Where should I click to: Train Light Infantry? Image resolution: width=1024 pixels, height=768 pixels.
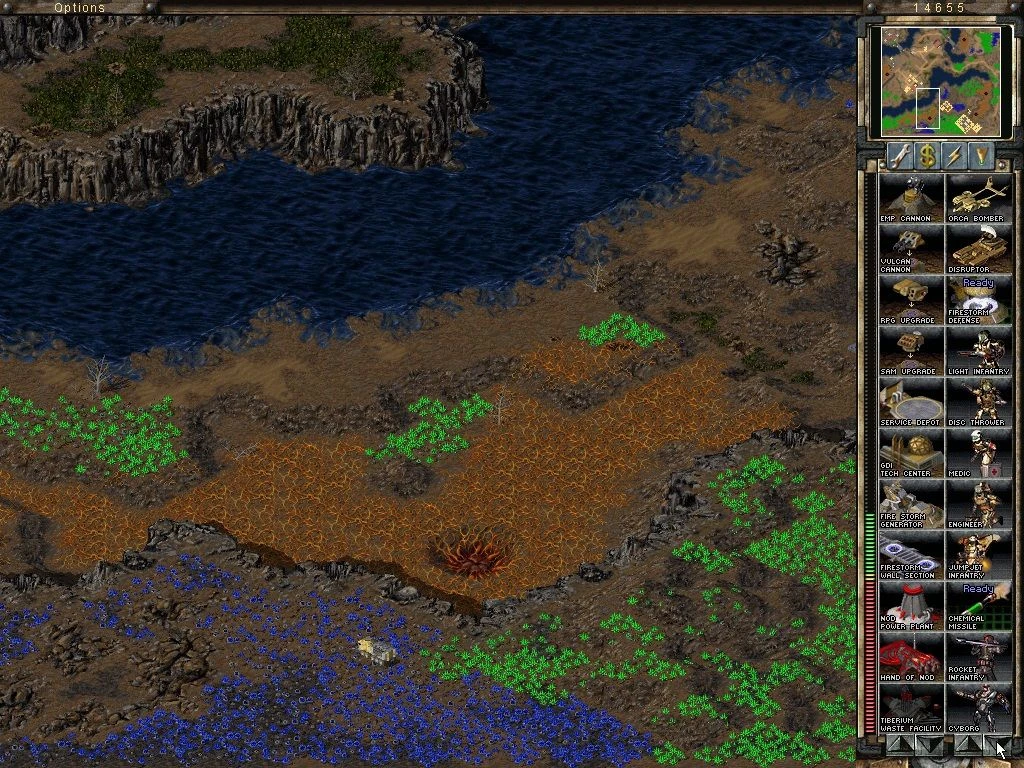click(977, 351)
